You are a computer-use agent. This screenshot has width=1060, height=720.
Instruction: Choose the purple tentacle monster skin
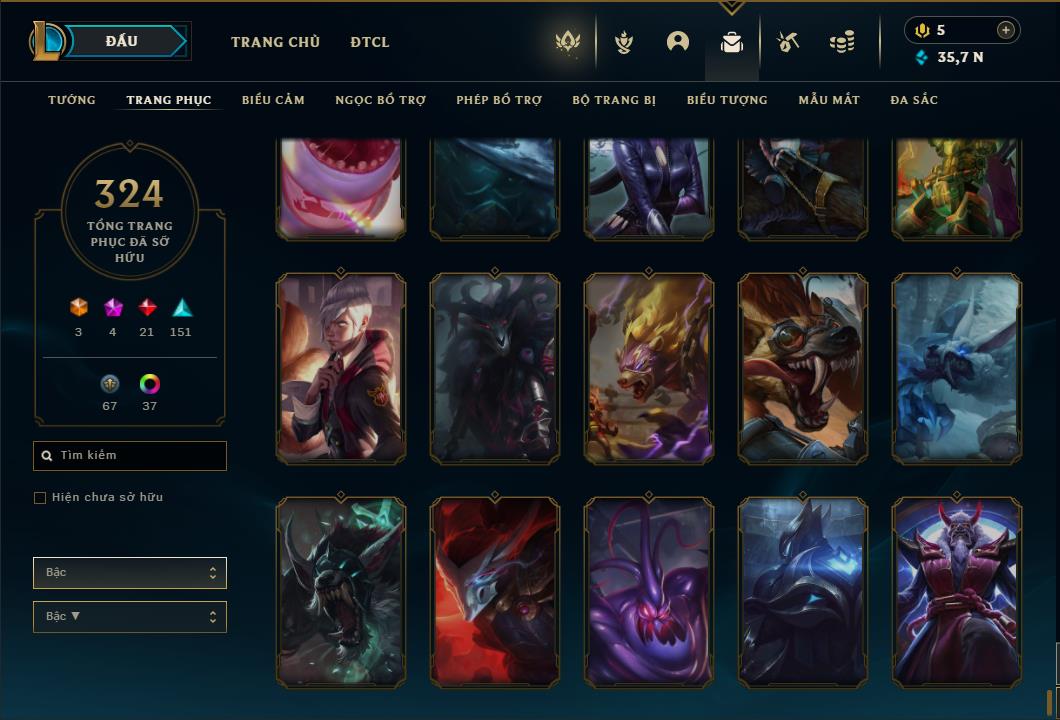pos(649,592)
